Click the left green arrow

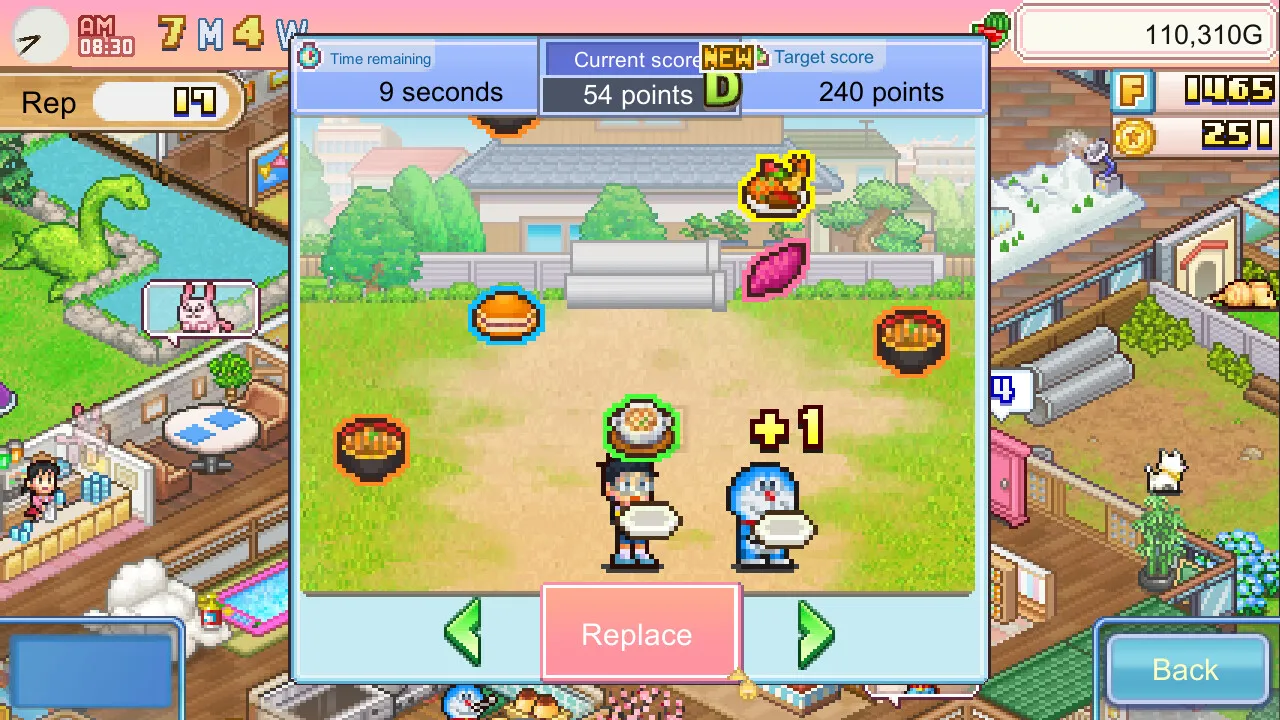[x=463, y=633]
